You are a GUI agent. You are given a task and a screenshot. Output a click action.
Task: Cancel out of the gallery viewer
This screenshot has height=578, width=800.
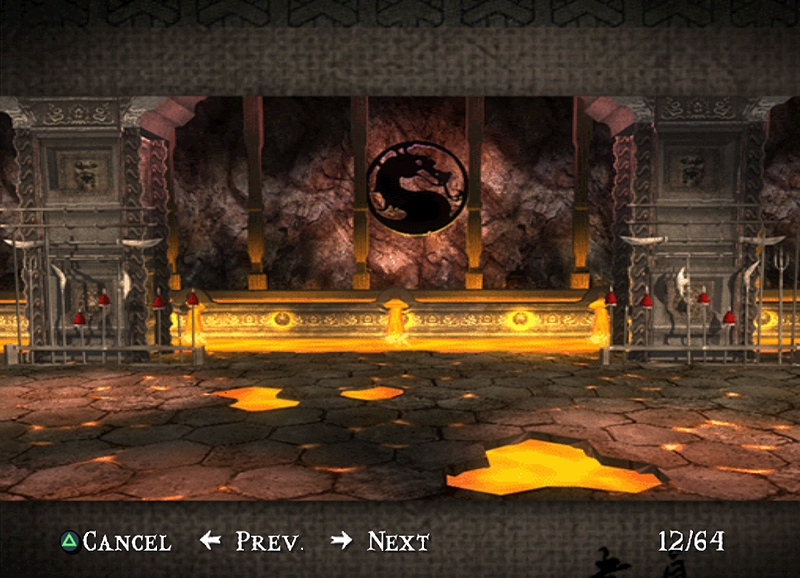[x=116, y=542]
